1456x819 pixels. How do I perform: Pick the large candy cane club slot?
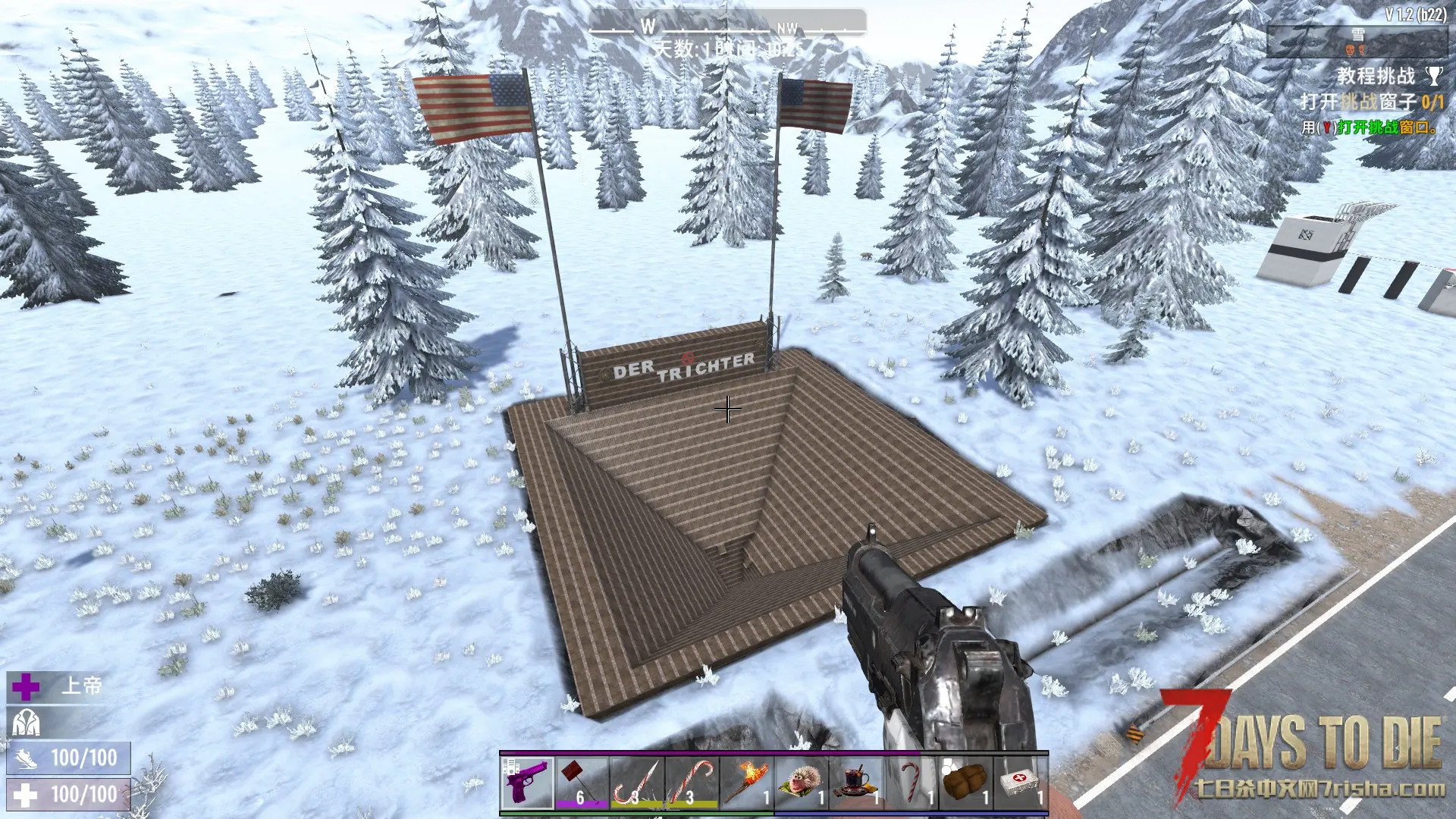(692, 783)
